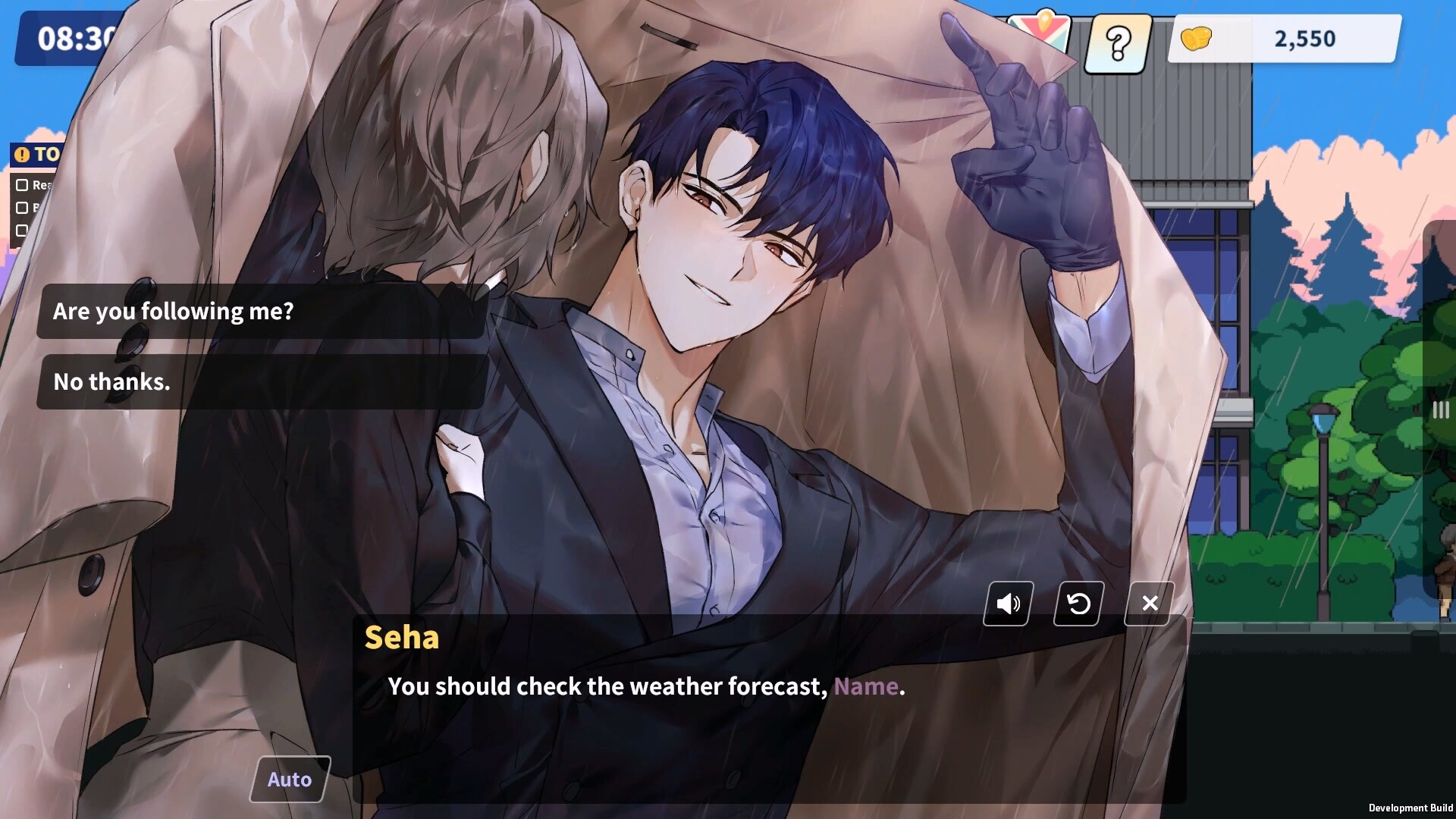The image size is (1456, 819).
Task: Click the exclamation icon on the TODO header
Action: [23, 155]
